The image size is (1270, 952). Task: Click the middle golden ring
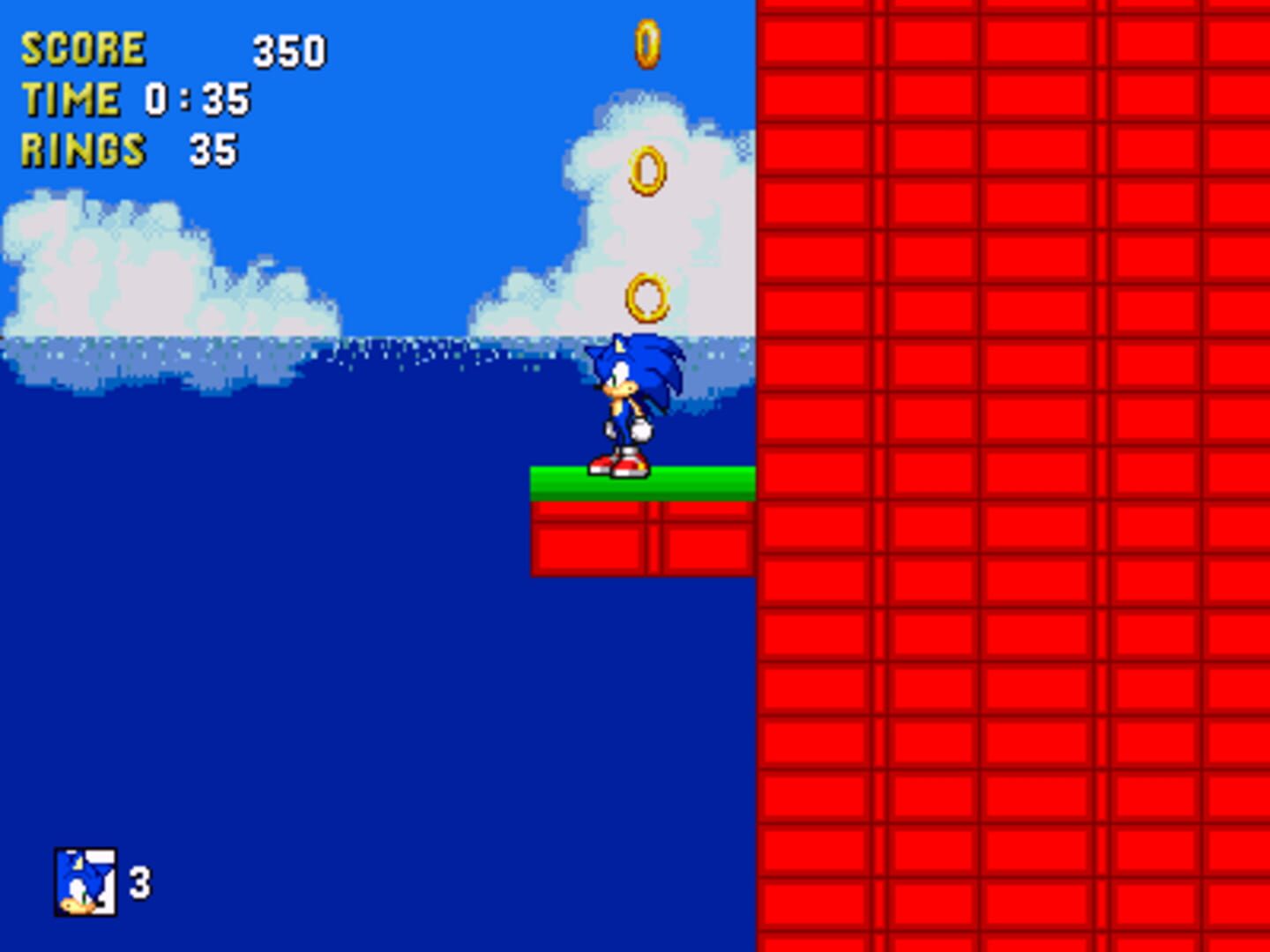(646, 167)
